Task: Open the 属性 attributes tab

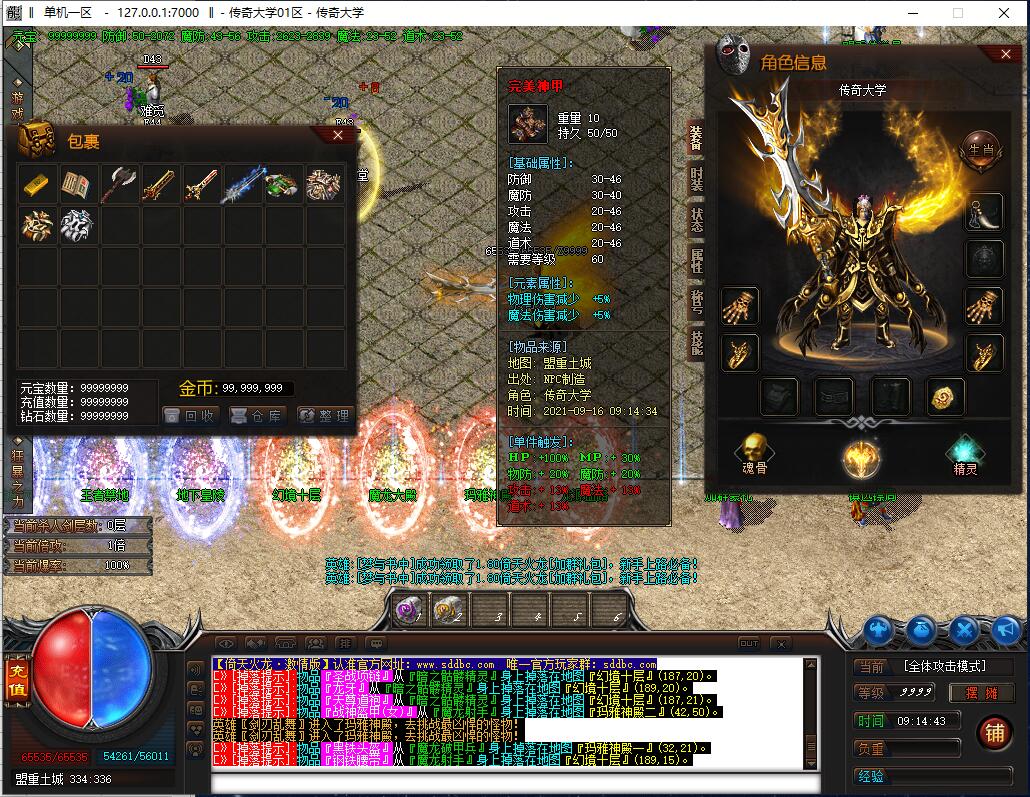Action: [696, 260]
